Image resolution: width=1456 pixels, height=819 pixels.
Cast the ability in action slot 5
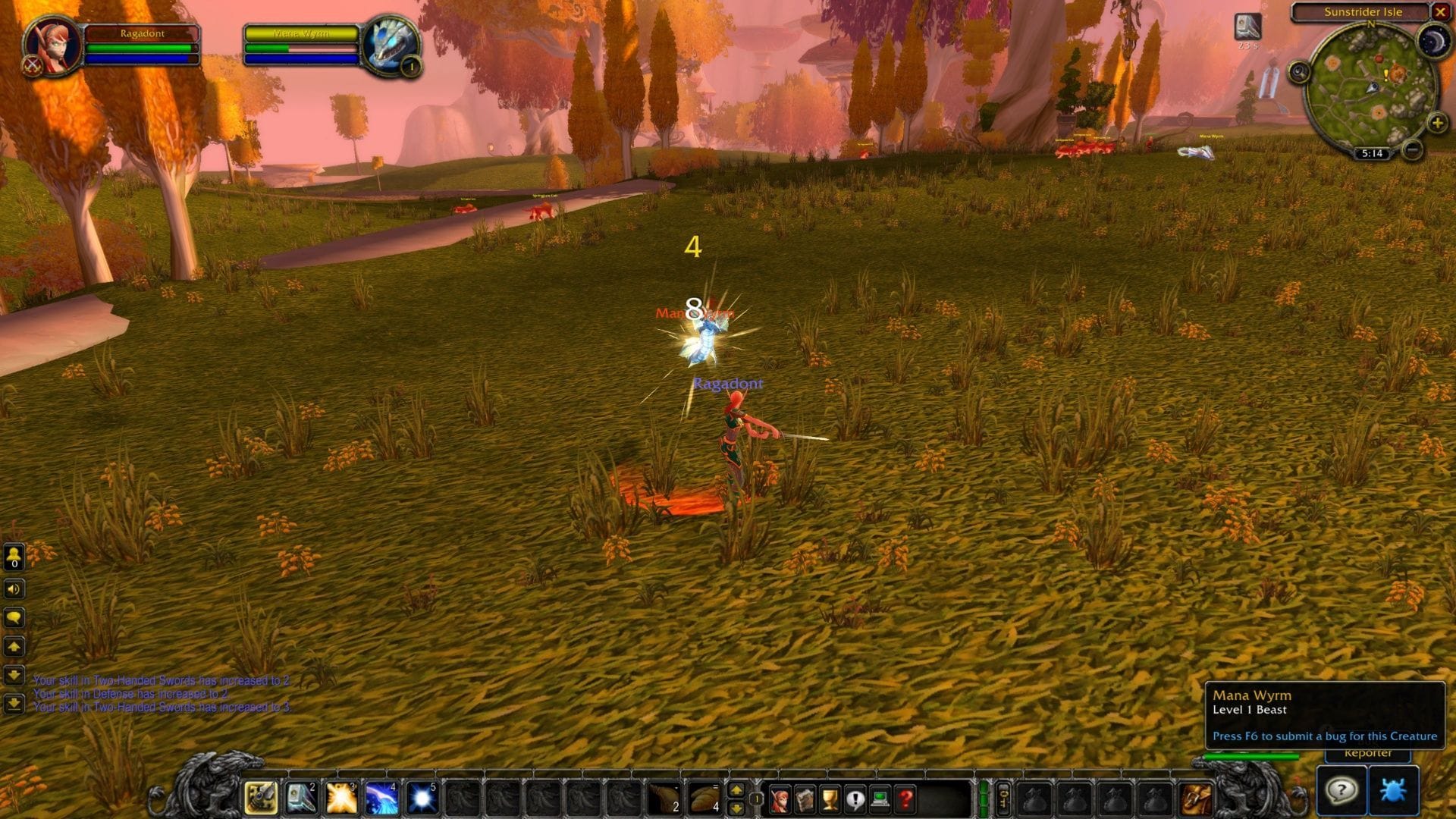[425, 797]
